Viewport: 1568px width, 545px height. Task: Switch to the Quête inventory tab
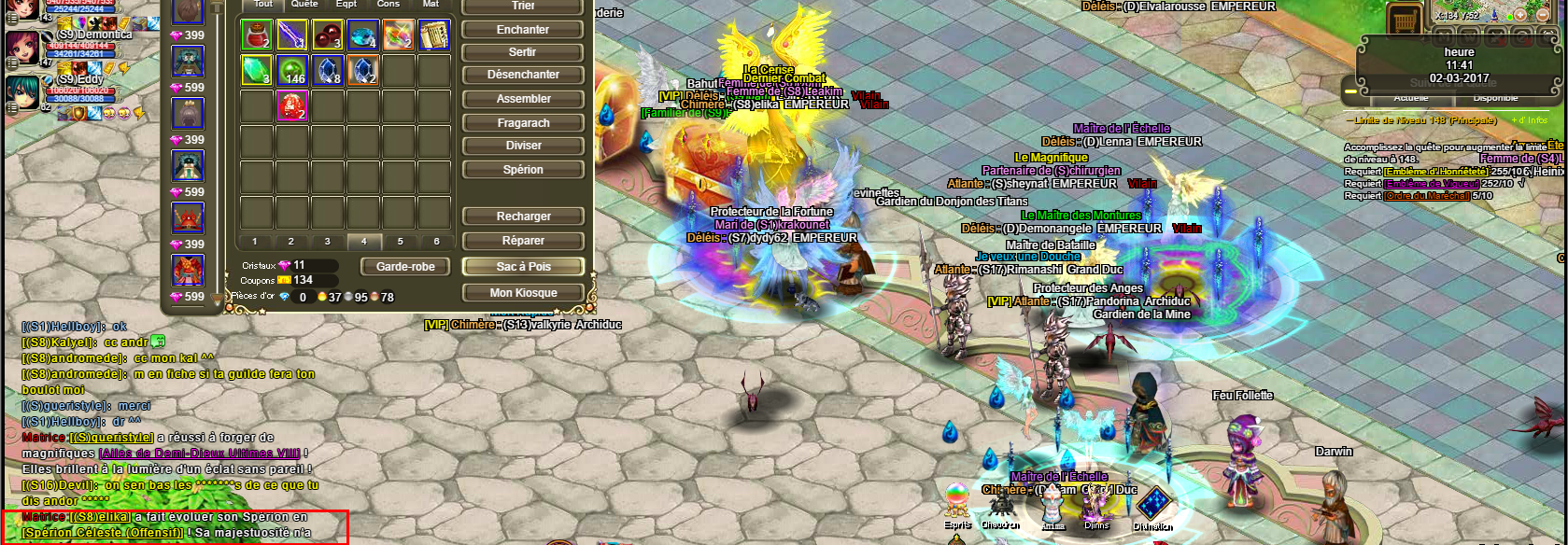[x=304, y=5]
